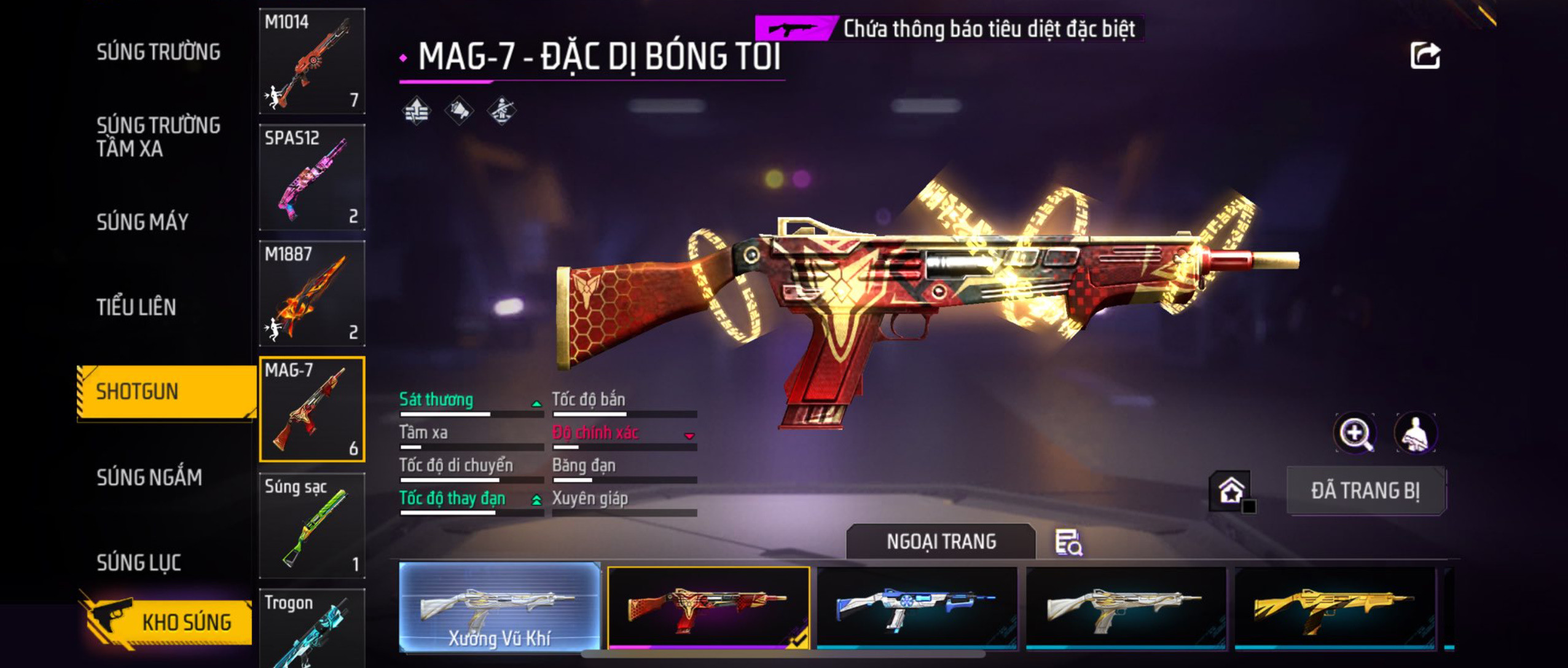Select the Súng Trường category
1568x668 pixels.
coord(159,52)
